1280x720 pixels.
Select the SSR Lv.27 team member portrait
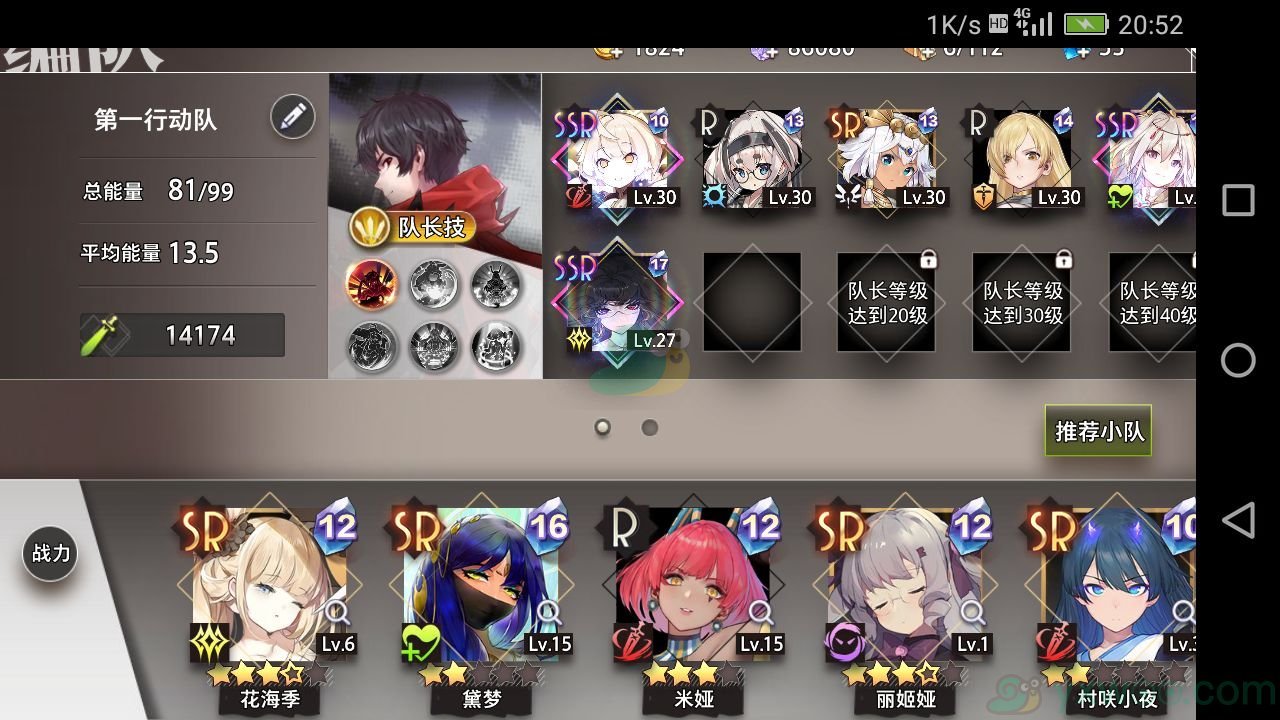[617, 303]
